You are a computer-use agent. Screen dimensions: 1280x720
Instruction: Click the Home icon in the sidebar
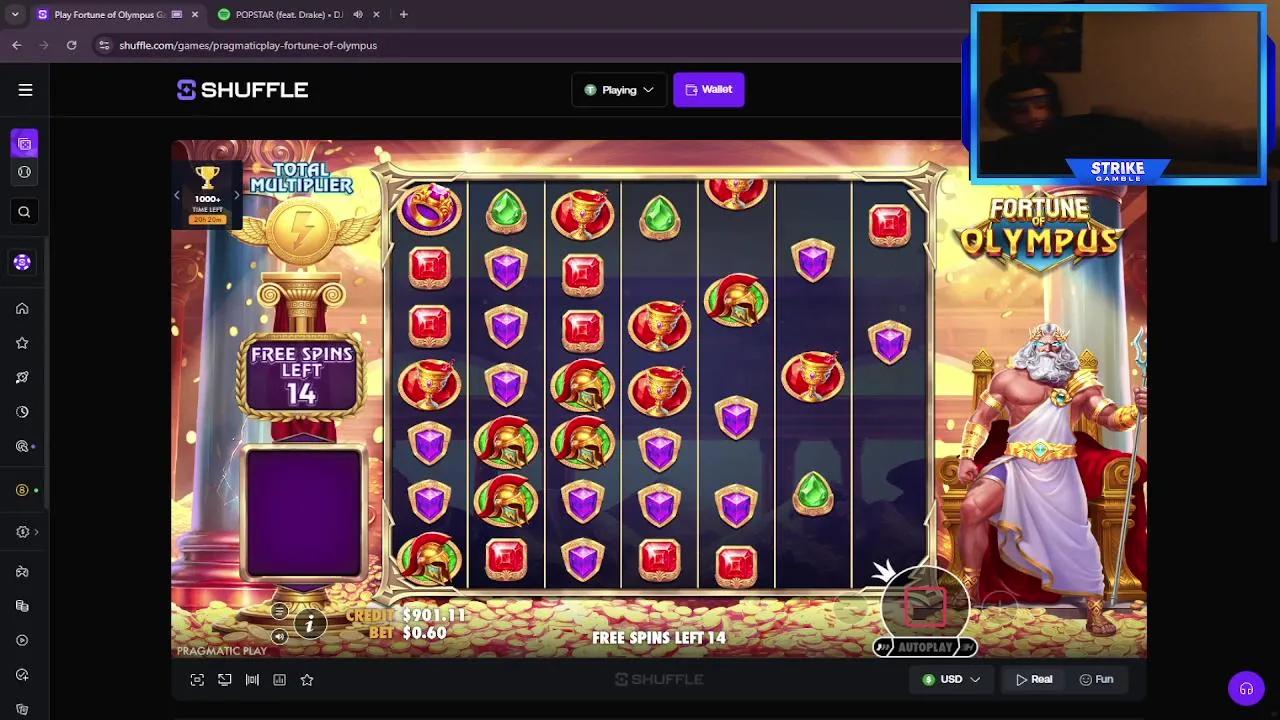click(24, 308)
